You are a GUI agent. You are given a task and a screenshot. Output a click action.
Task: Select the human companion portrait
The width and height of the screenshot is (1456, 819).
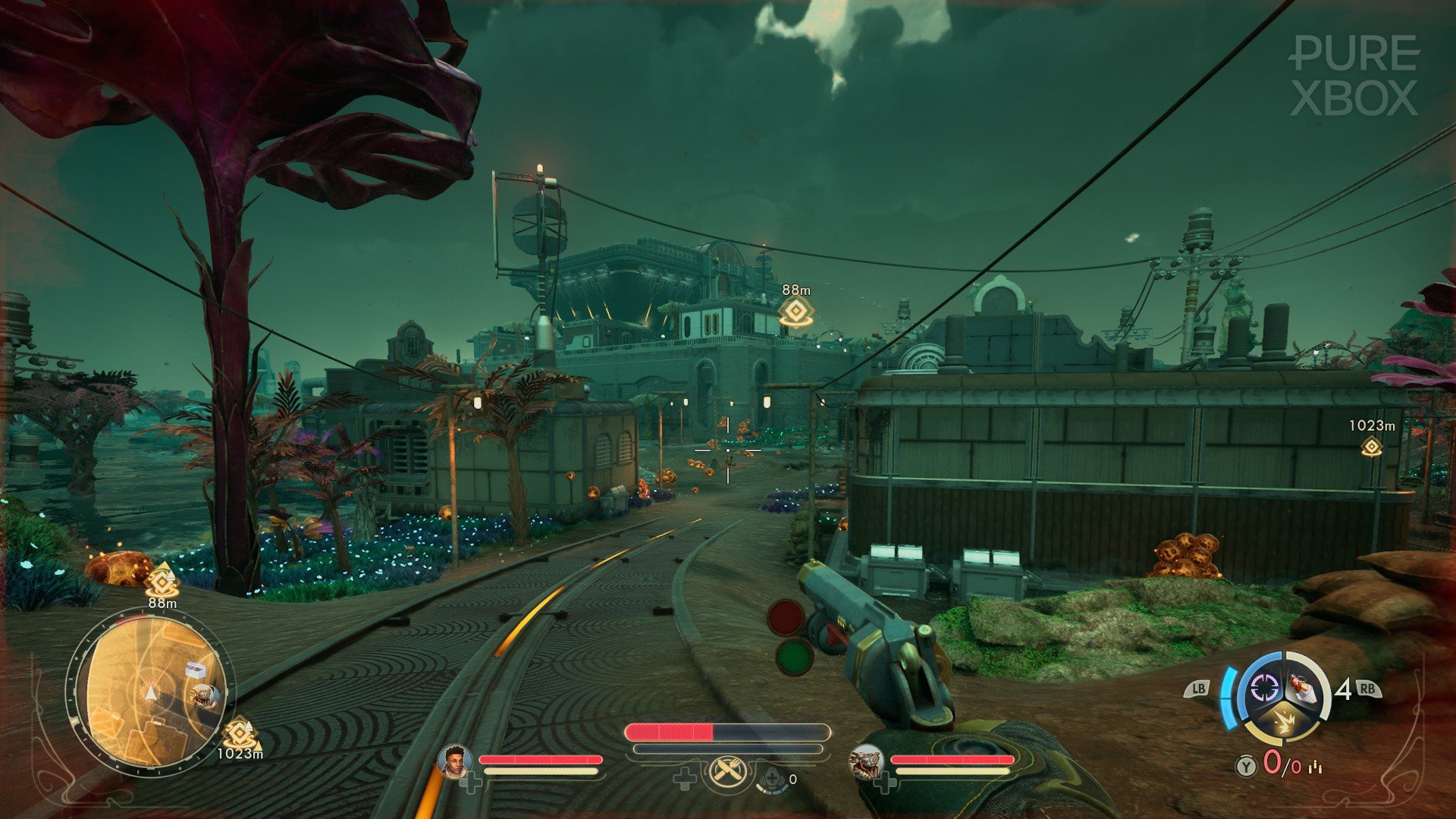tap(454, 761)
